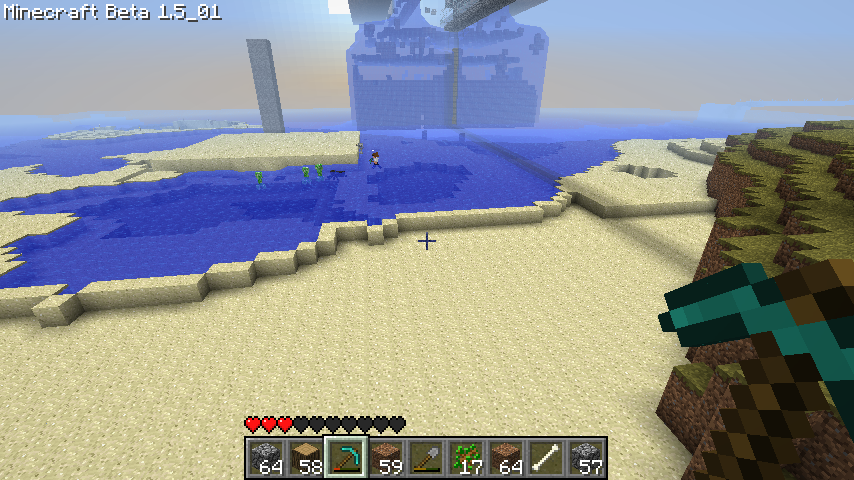Select the cobblestone stack of 57
The image size is (854, 480).
tap(586, 458)
